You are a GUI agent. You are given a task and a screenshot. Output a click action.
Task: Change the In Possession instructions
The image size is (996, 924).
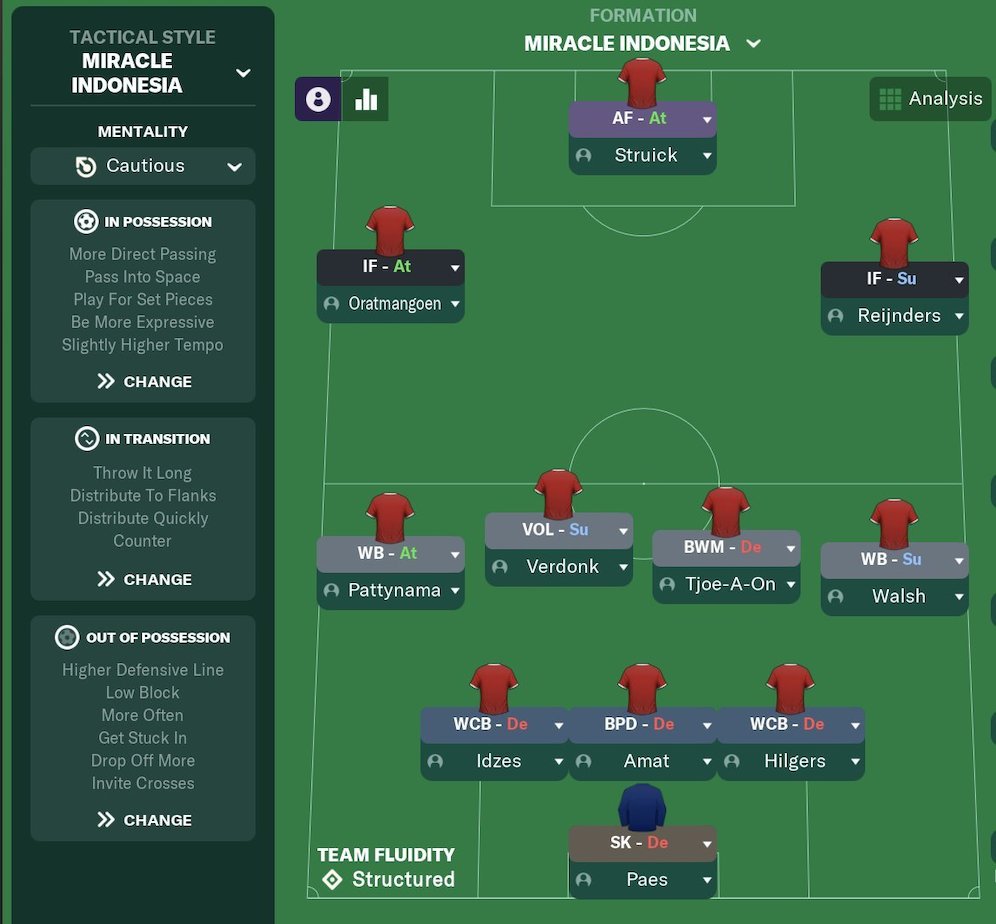coord(143,381)
